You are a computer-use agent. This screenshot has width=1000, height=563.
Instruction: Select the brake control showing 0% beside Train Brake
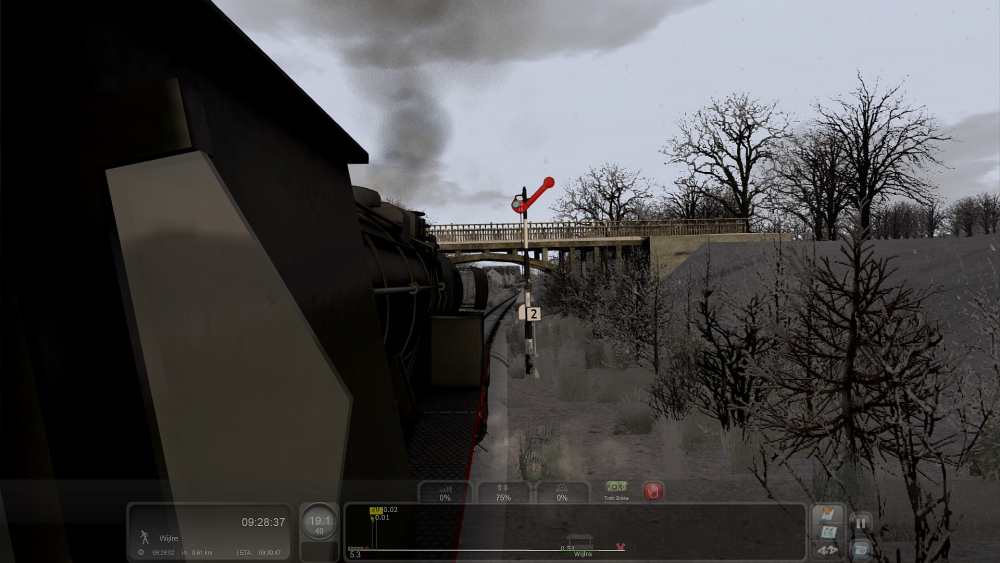[x=562, y=491]
